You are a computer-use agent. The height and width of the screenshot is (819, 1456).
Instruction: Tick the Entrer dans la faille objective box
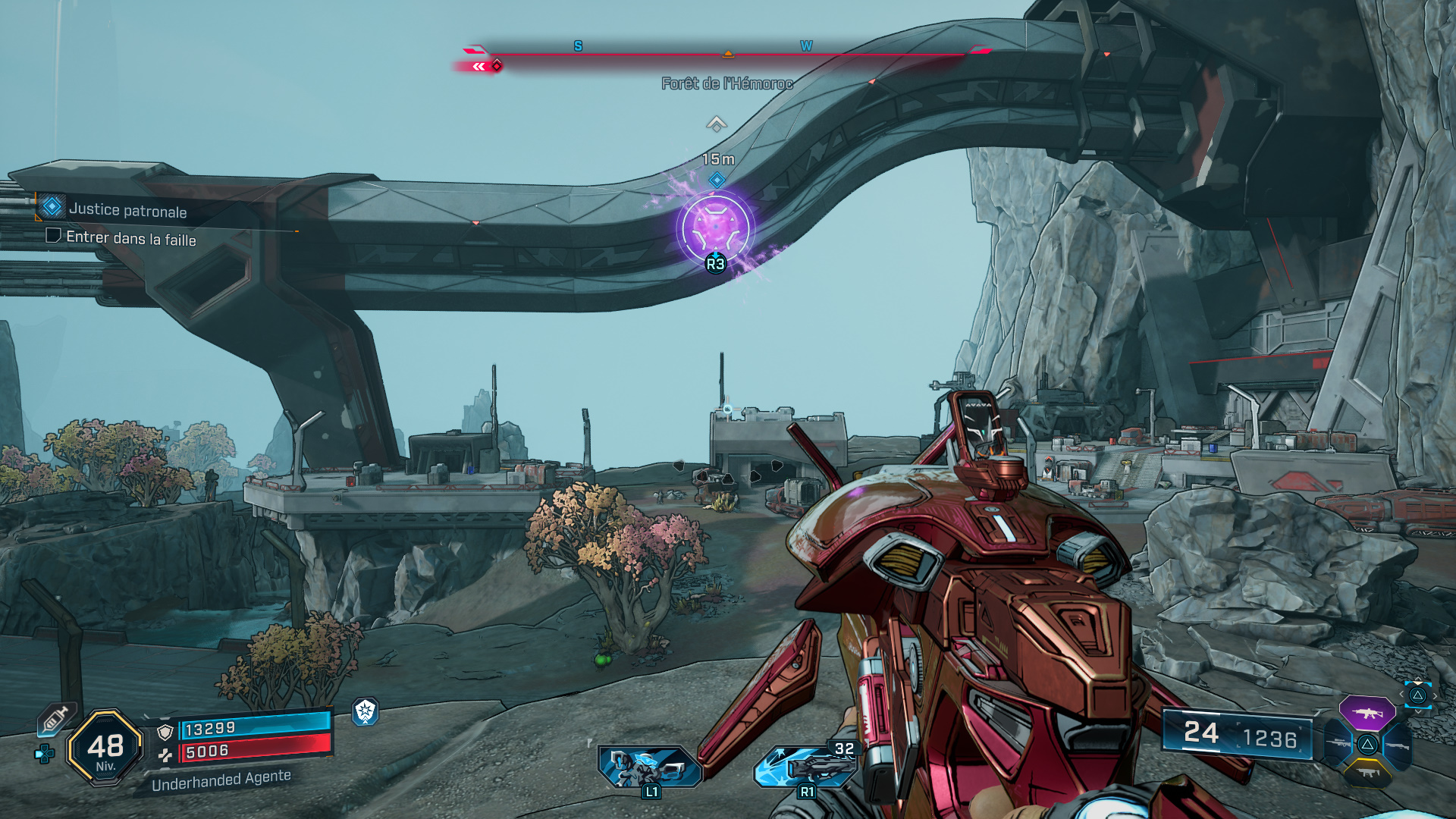pyautogui.click(x=53, y=236)
